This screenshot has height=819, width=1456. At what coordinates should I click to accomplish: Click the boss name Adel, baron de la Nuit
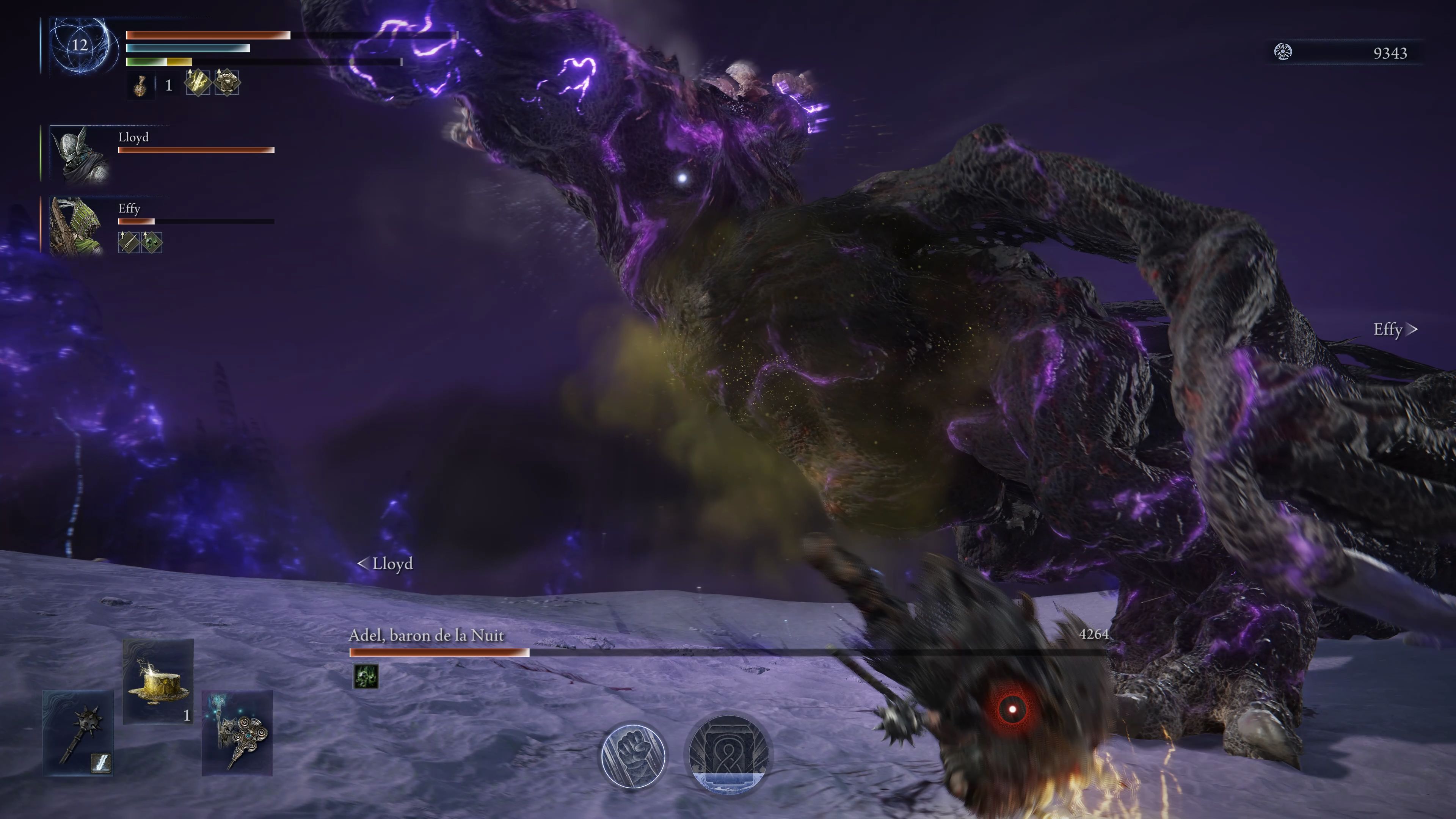[427, 635]
